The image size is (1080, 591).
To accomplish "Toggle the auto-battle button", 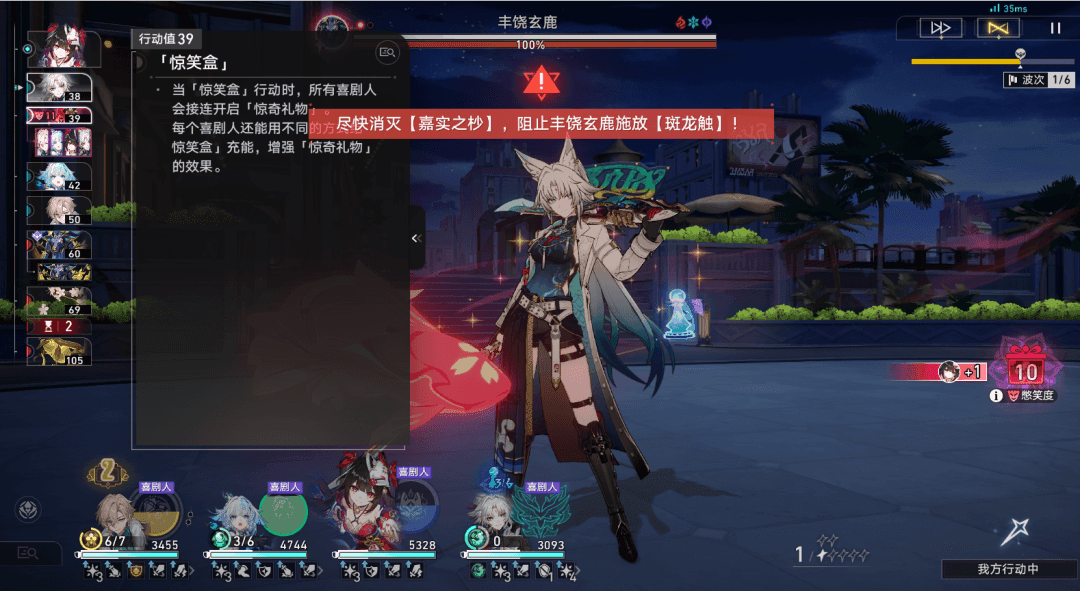I will [x=997, y=28].
